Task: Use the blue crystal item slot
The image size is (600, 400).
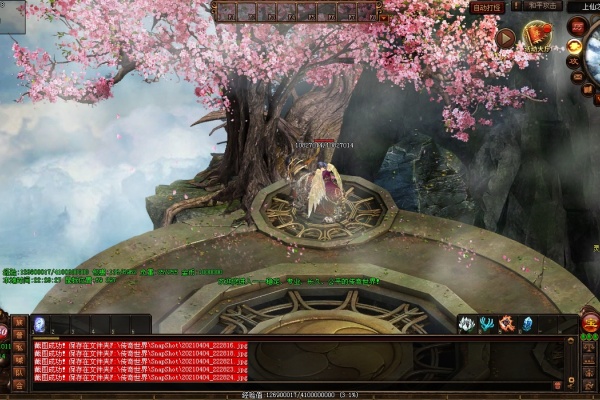Action: tap(527, 324)
